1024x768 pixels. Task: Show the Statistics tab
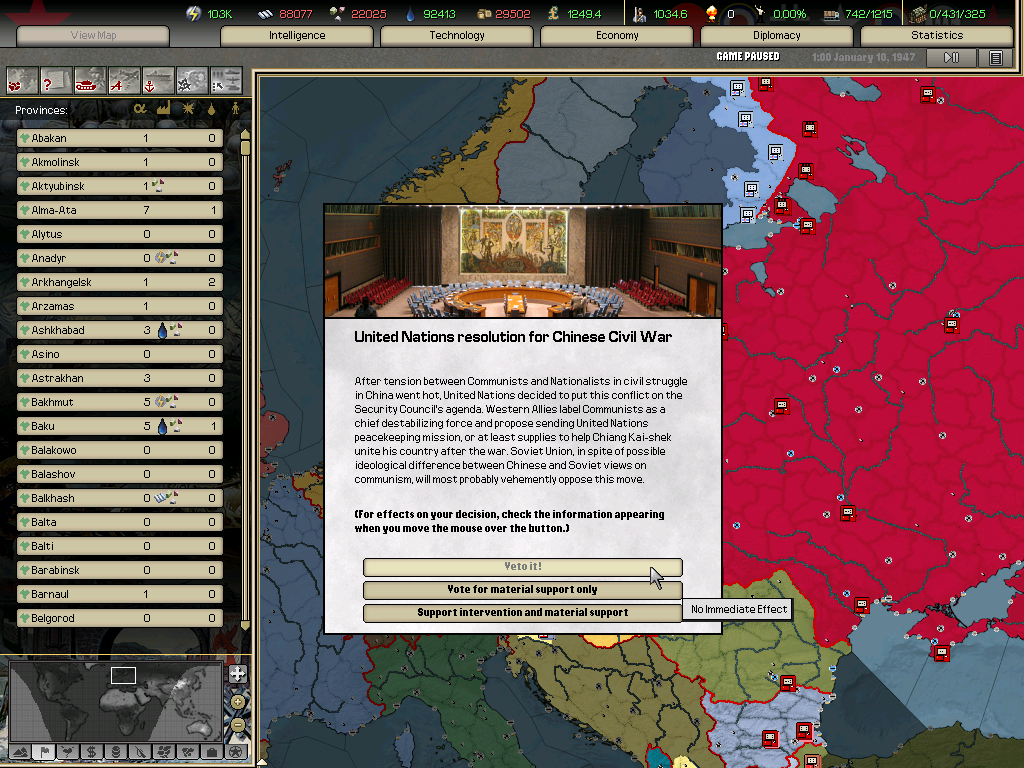click(937, 36)
